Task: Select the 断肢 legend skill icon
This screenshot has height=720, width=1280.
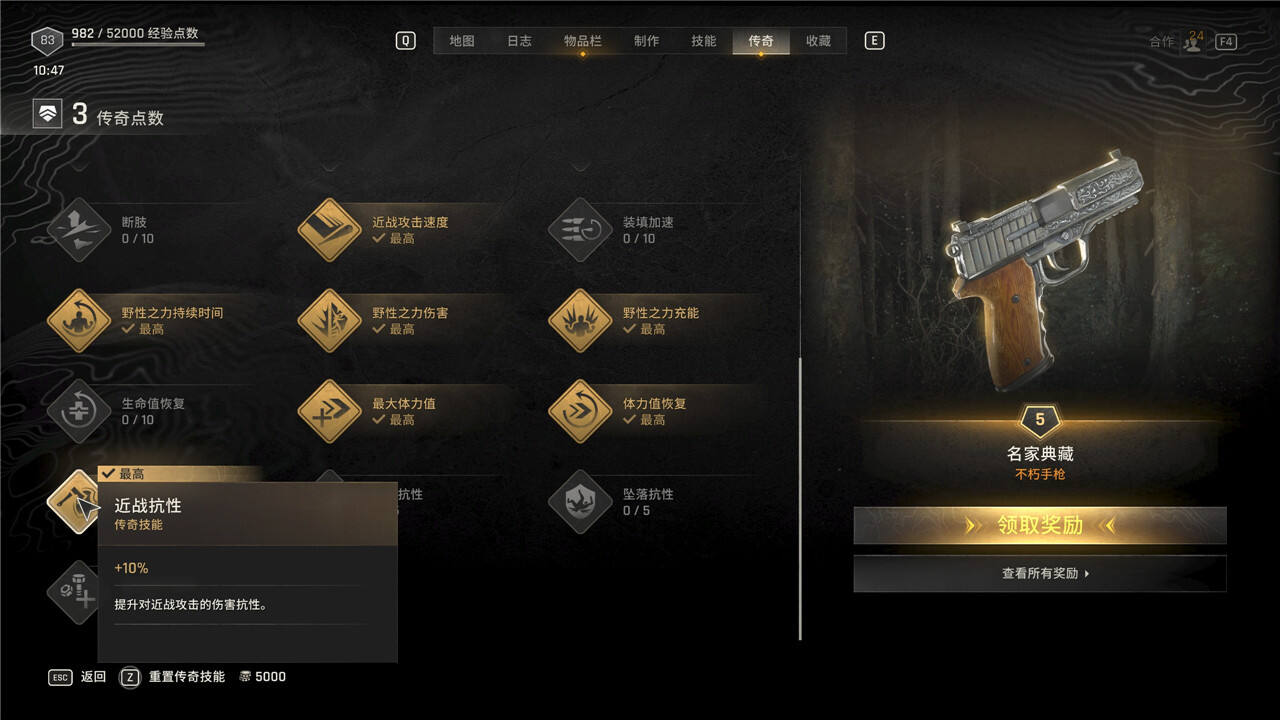Action: pyautogui.click(x=79, y=230)
